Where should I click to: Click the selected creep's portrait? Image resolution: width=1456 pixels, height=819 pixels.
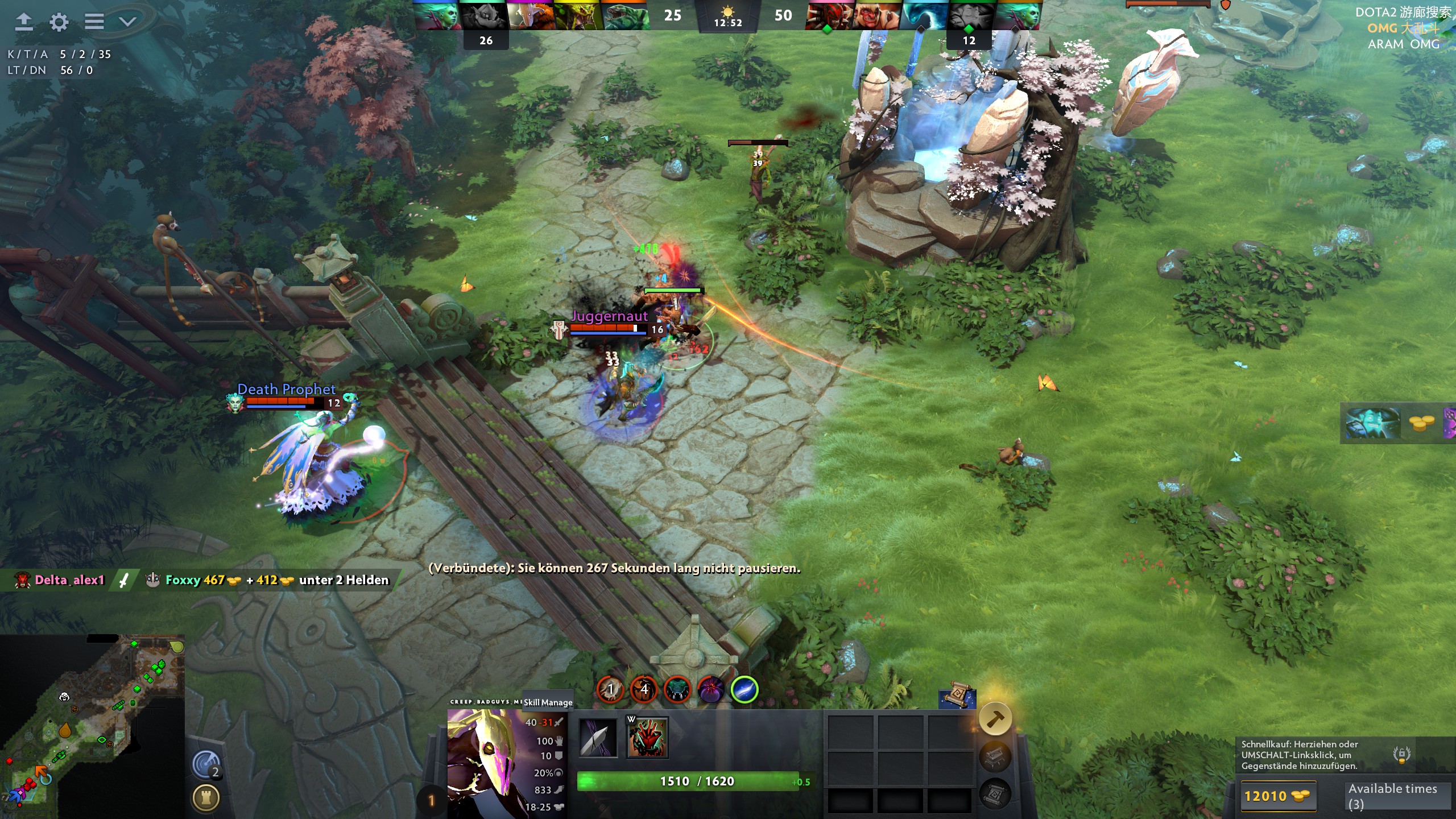[483, 762]
